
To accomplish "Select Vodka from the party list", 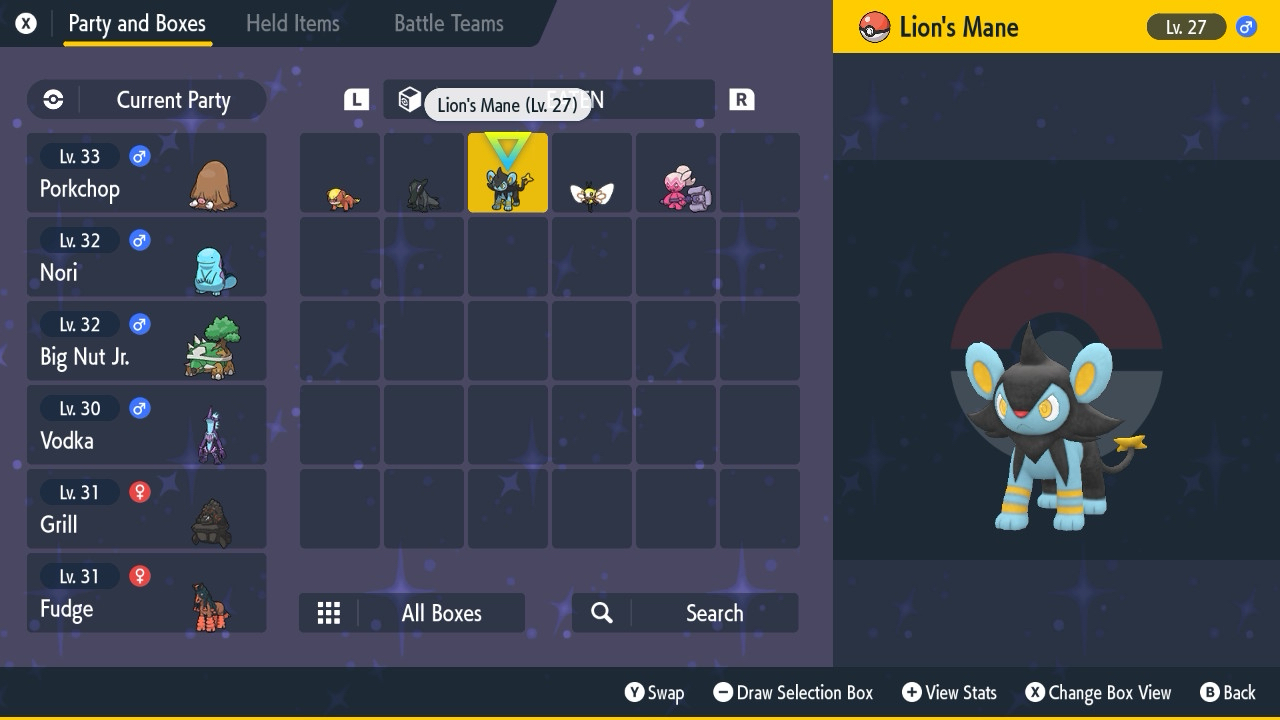I will tap(146, 425).
